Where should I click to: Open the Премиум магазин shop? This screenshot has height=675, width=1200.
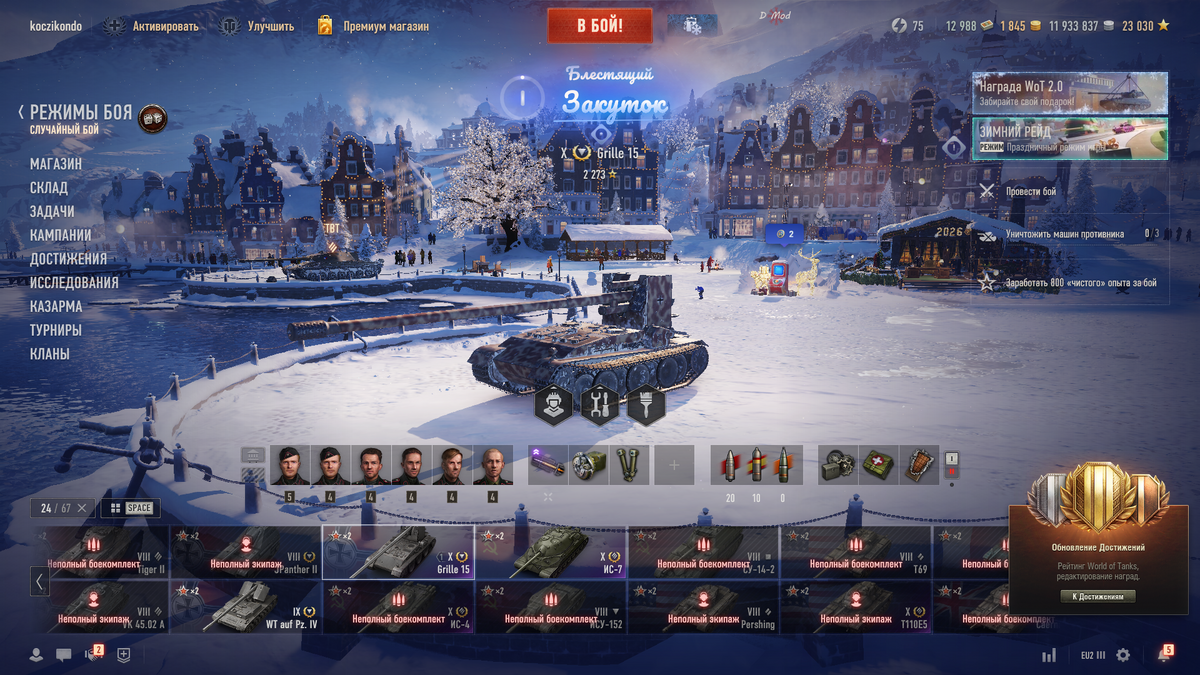(384, 26)
